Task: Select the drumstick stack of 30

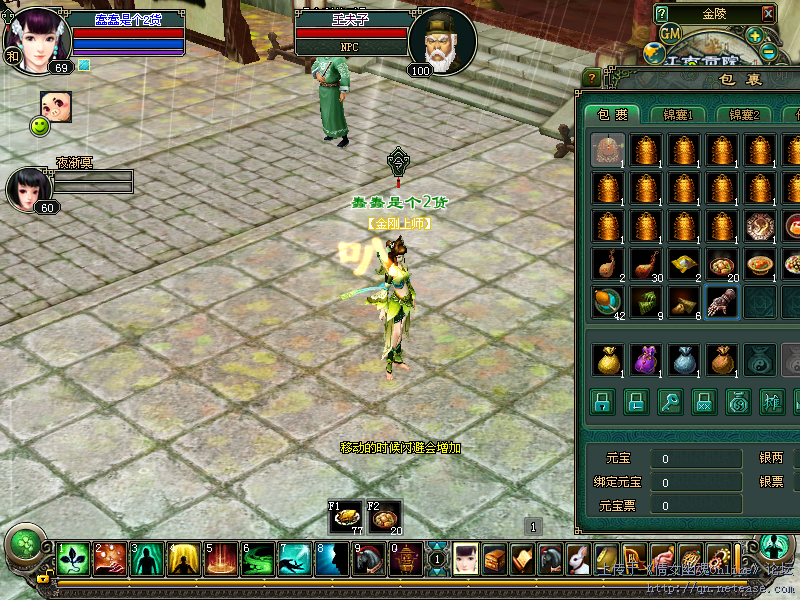Action: point(645,264)
